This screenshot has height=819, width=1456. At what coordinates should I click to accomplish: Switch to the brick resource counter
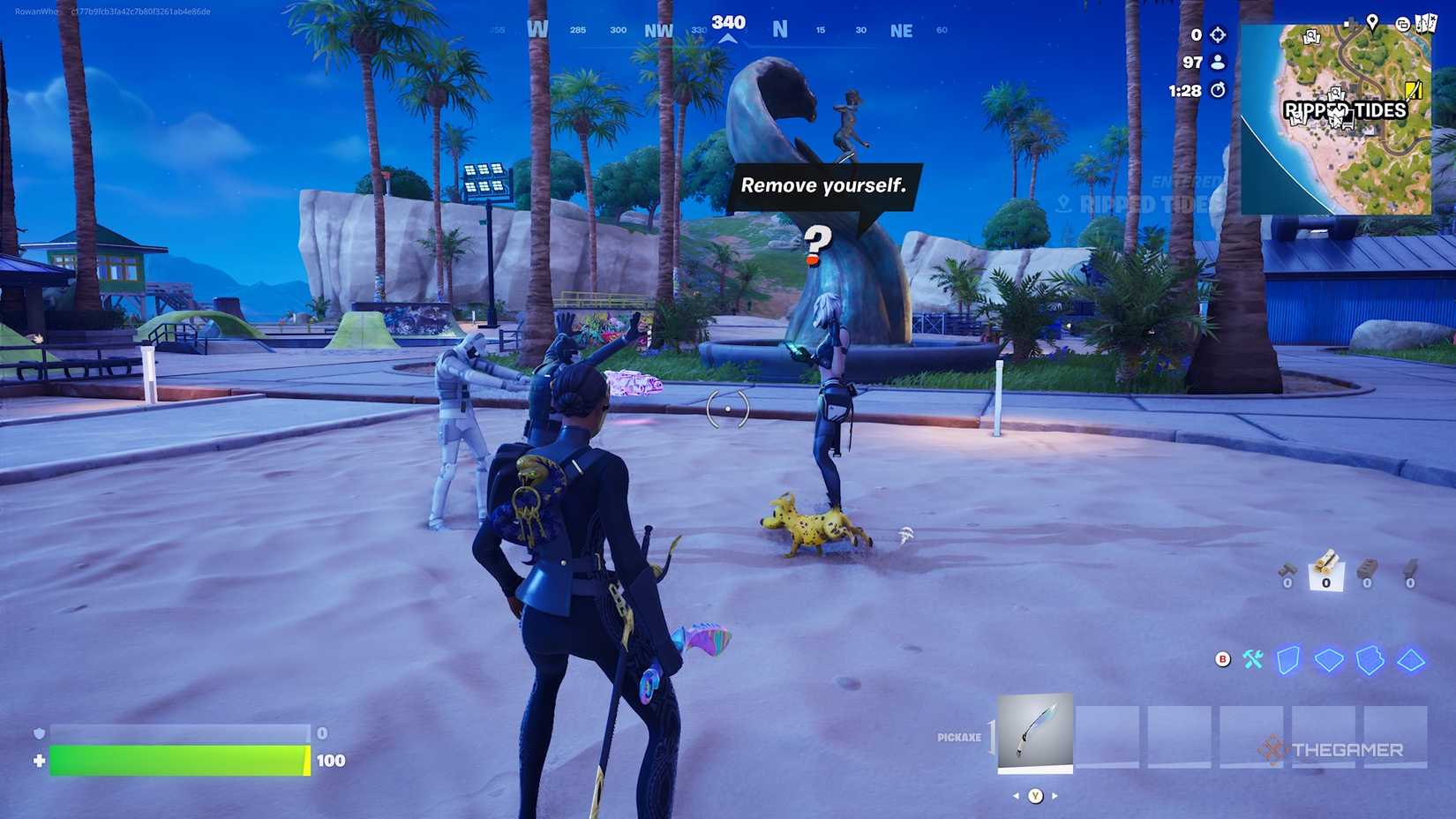pyautogui.click(x=1366, y=572)
